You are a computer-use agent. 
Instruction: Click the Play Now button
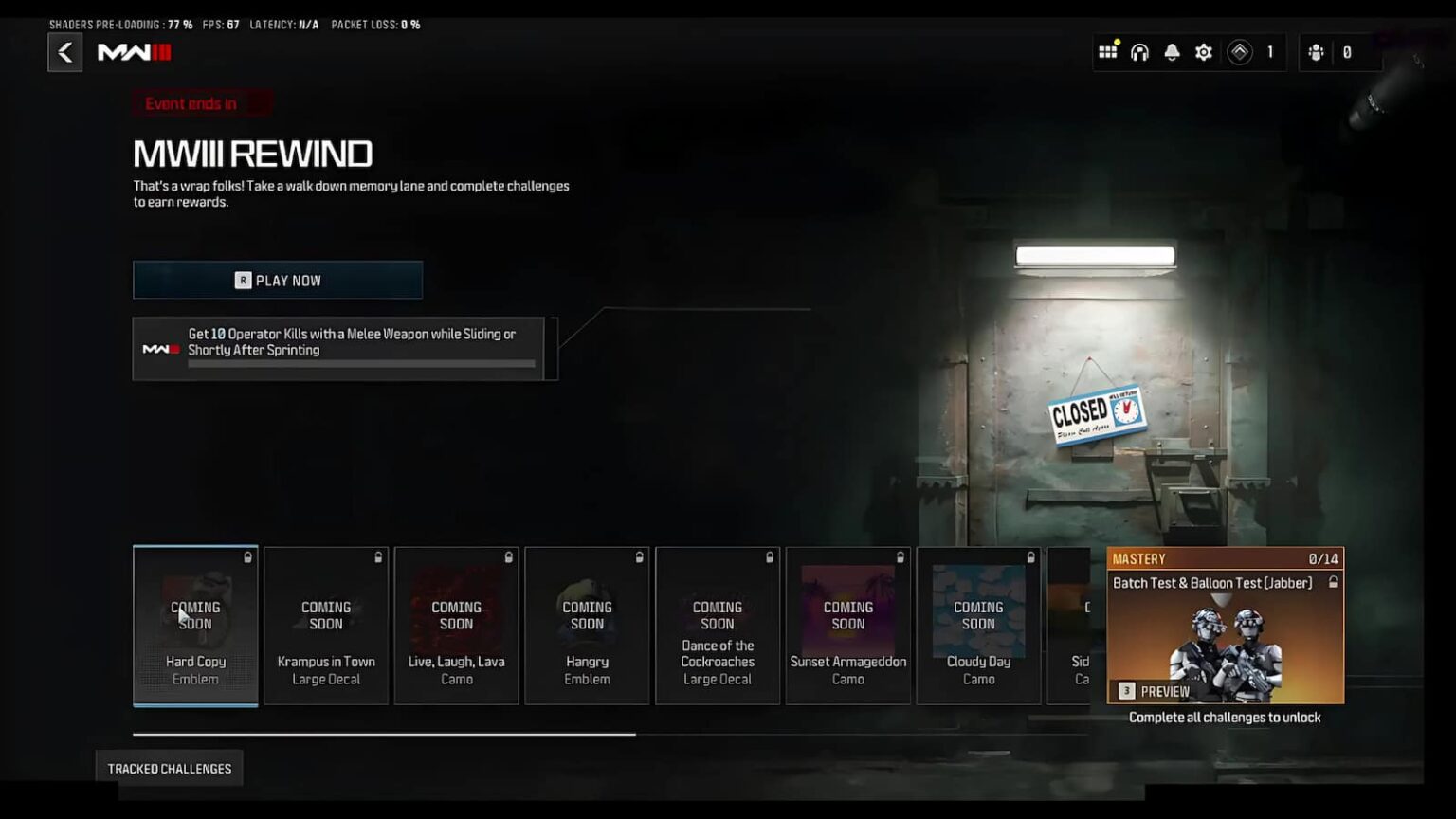(278, 280)
